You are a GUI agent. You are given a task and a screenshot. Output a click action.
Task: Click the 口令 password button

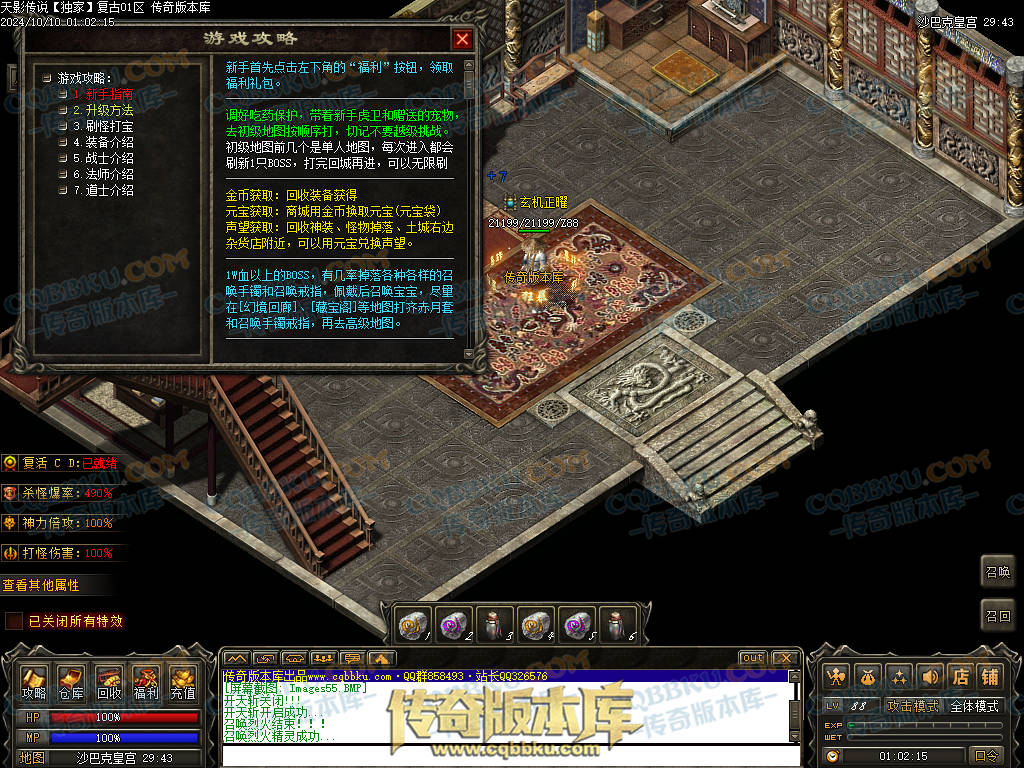986,756
